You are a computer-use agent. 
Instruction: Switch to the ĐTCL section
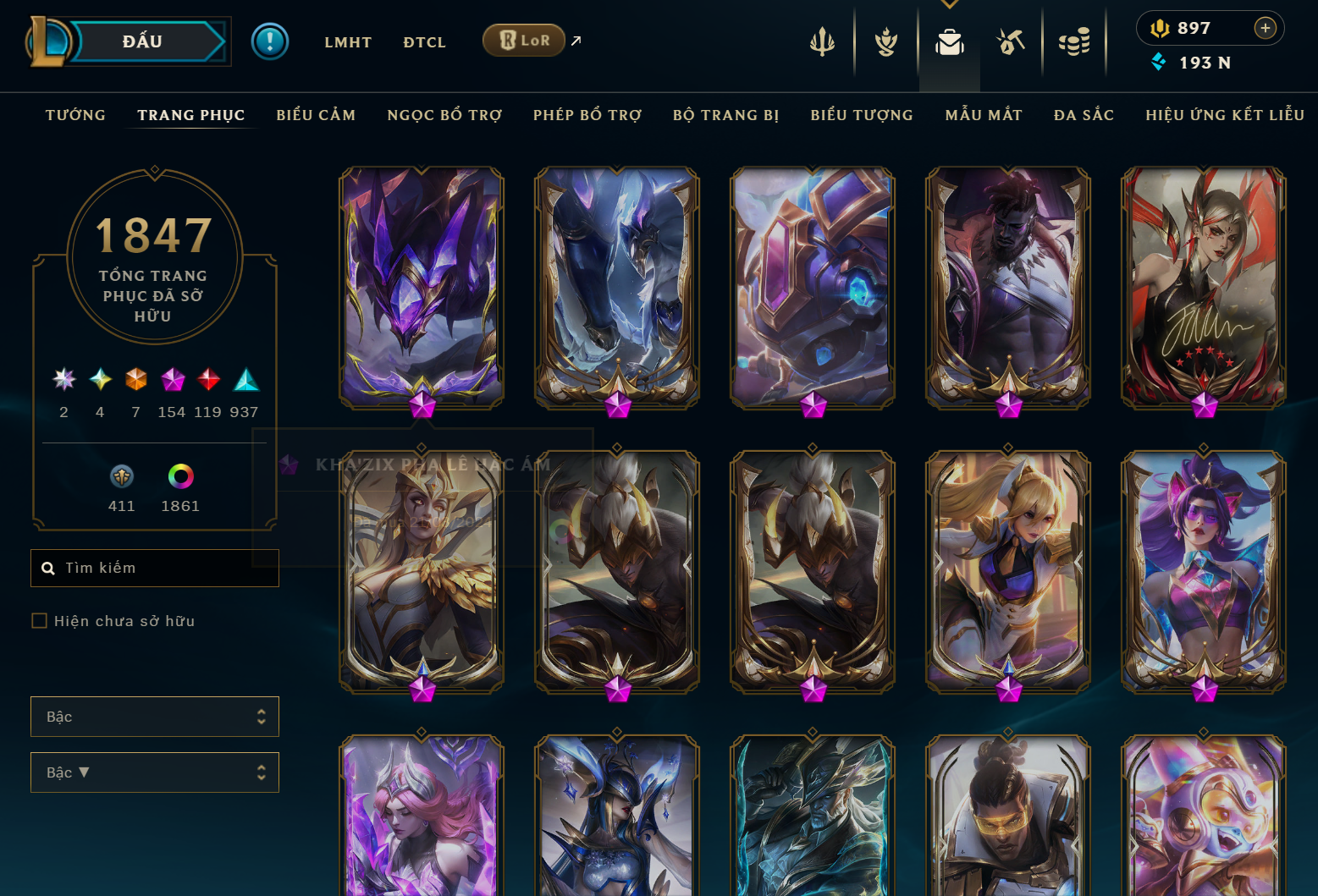tap(424, 42)
